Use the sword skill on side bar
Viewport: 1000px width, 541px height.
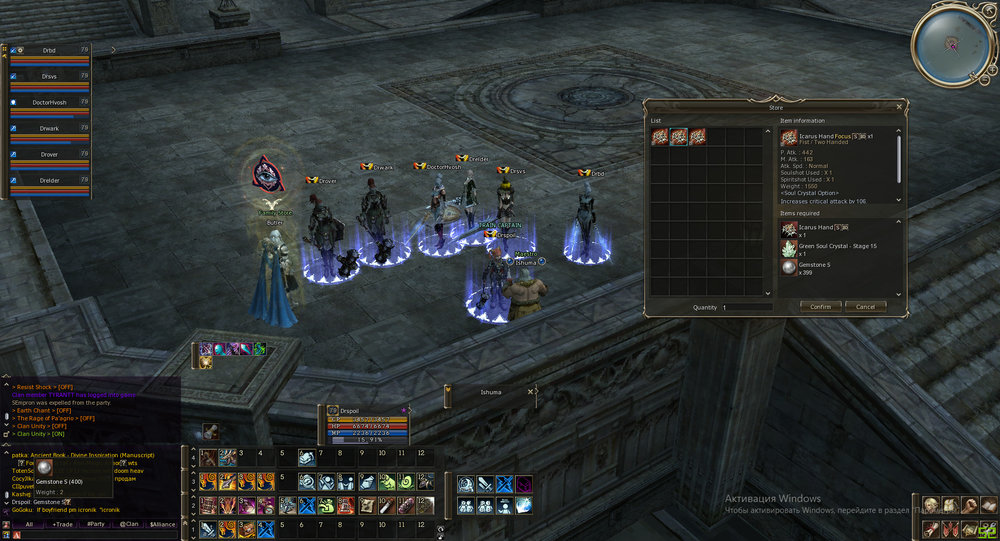(486, 485)
